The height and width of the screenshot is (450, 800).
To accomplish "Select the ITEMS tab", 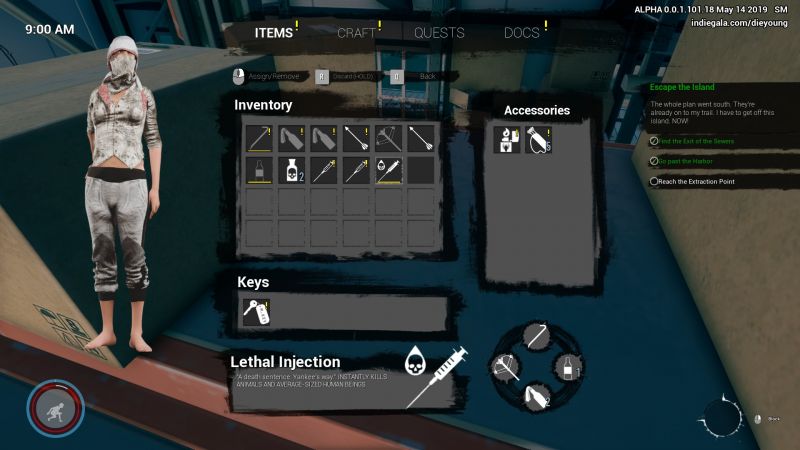I will [x=274, y=33].
